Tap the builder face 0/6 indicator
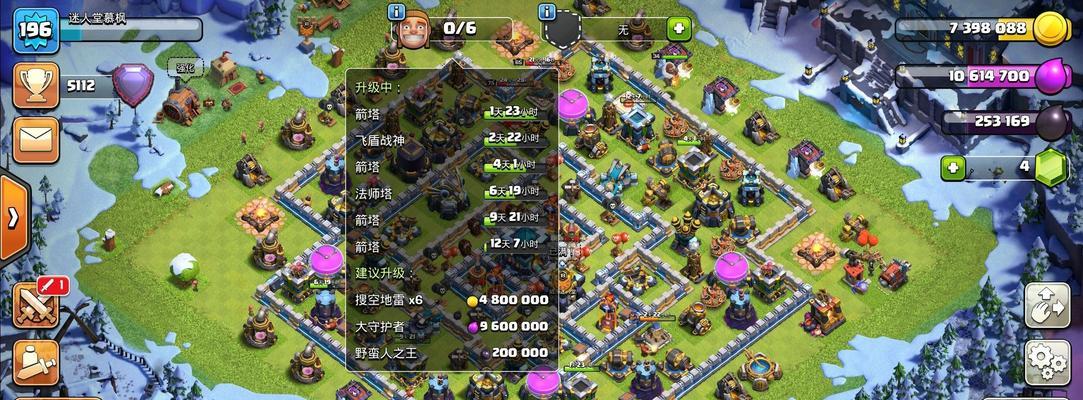The width and height of the screenshot is (1083, 400). 413,29
